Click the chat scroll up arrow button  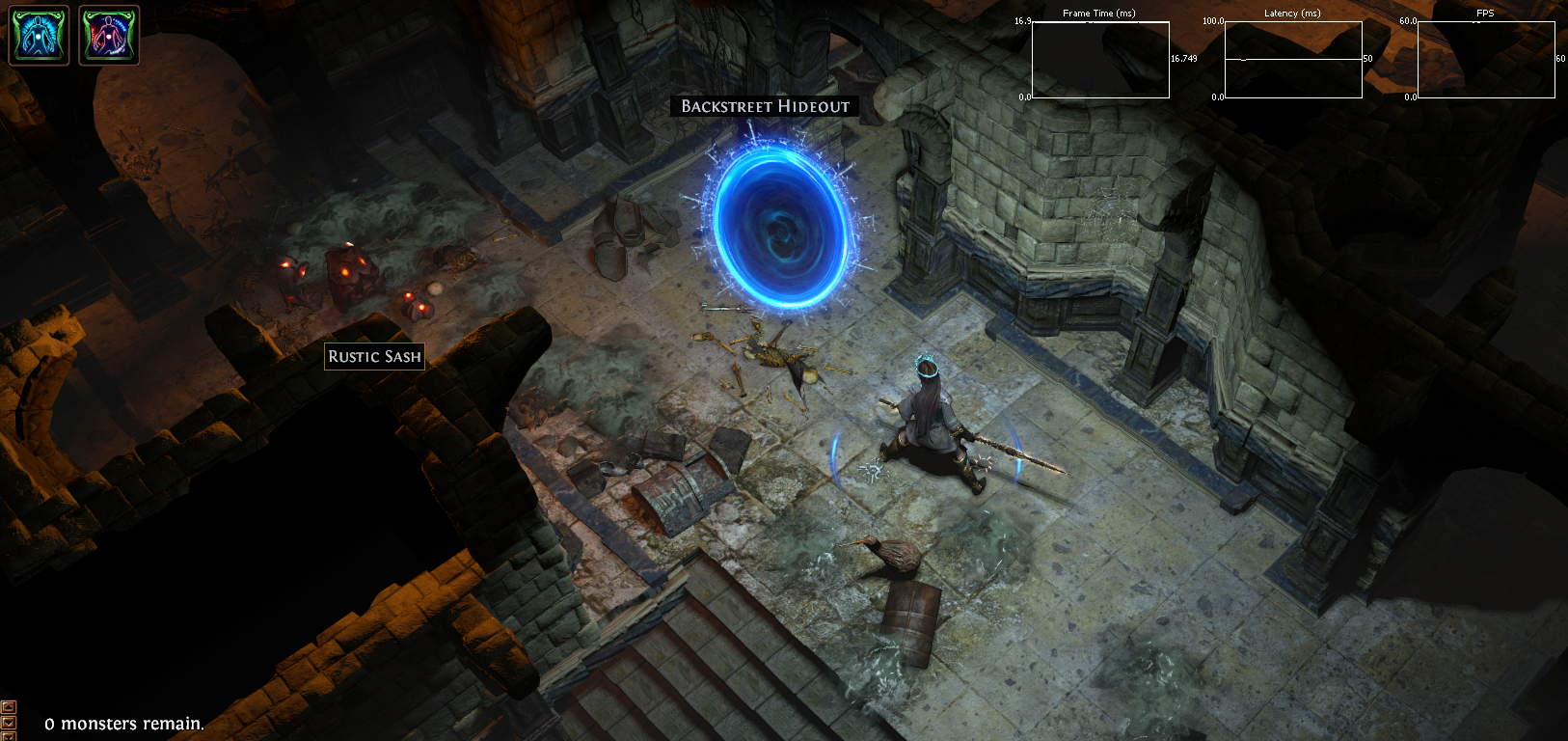(9, 707)
